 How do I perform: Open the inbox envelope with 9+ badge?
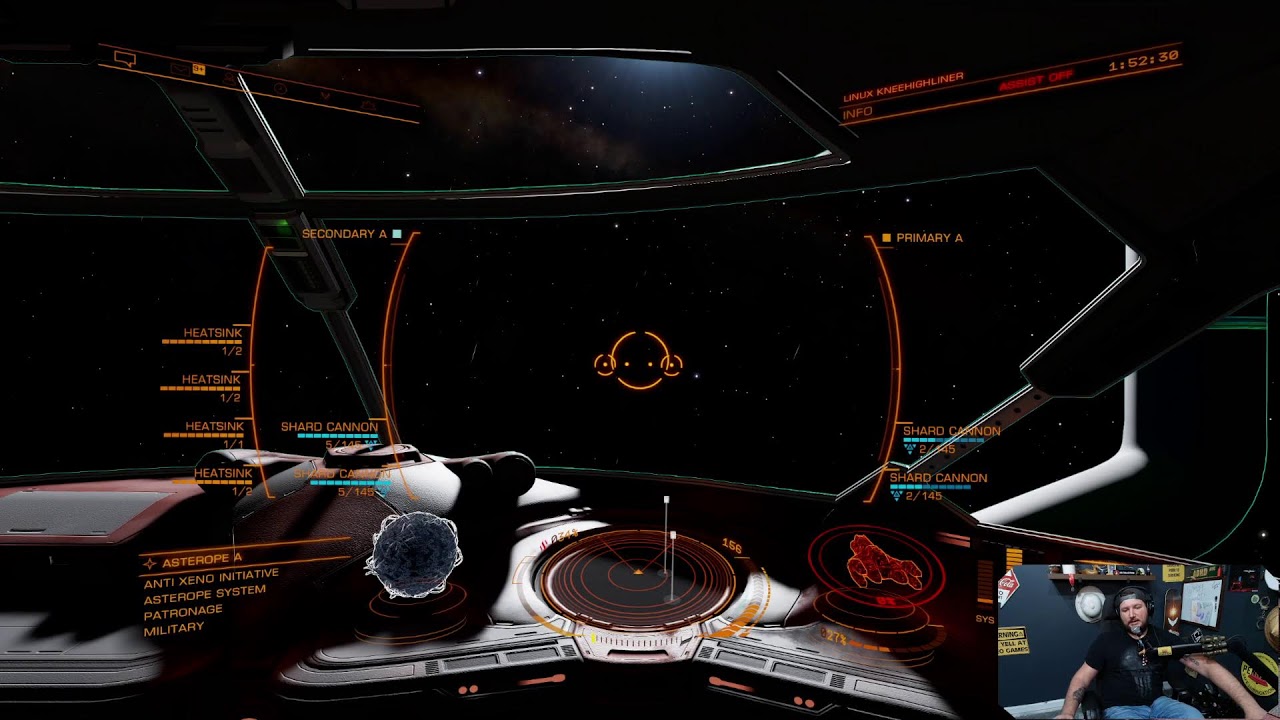coord(181,68)
